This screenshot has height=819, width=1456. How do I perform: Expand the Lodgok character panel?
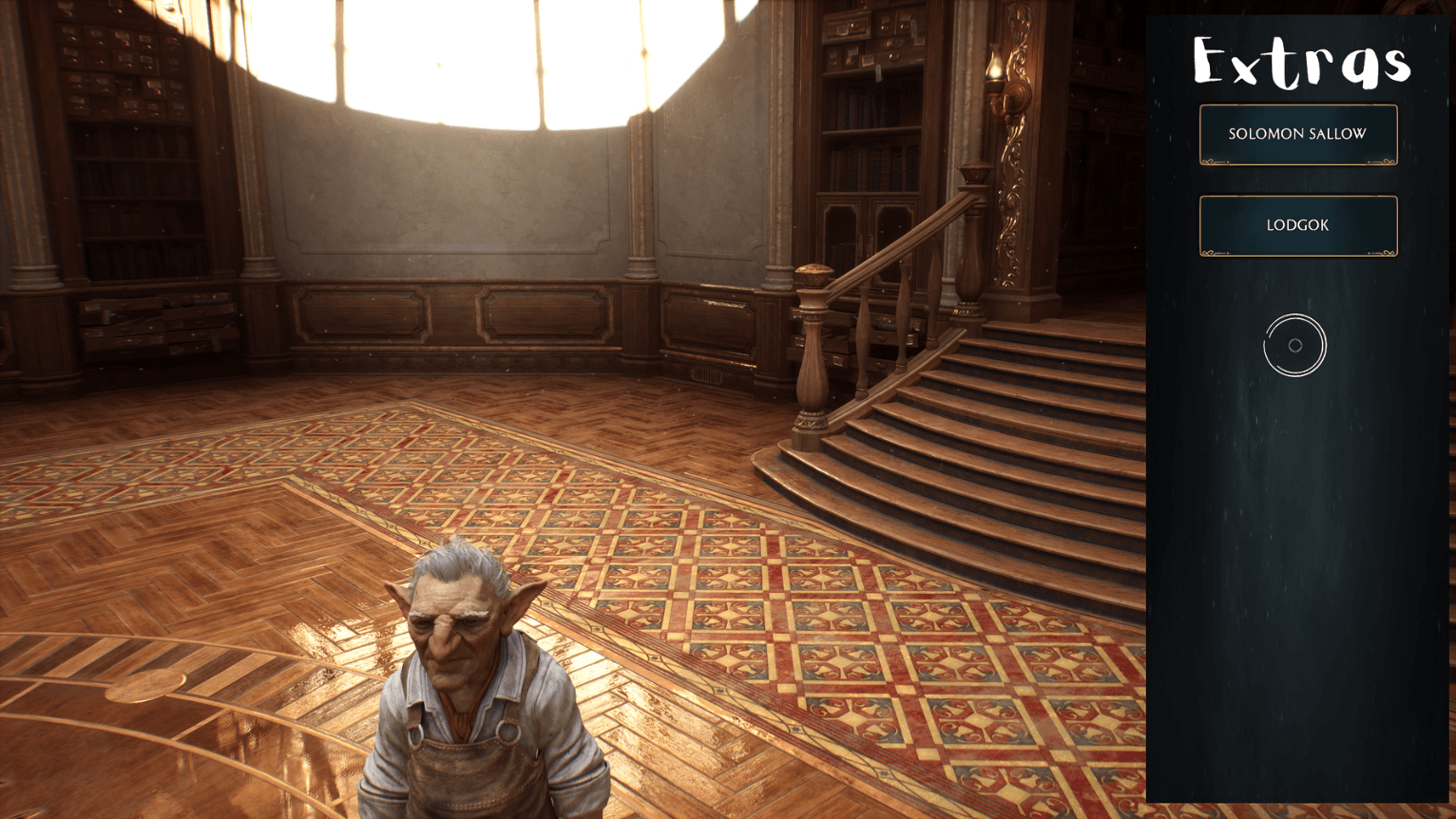click(1298, 224)
